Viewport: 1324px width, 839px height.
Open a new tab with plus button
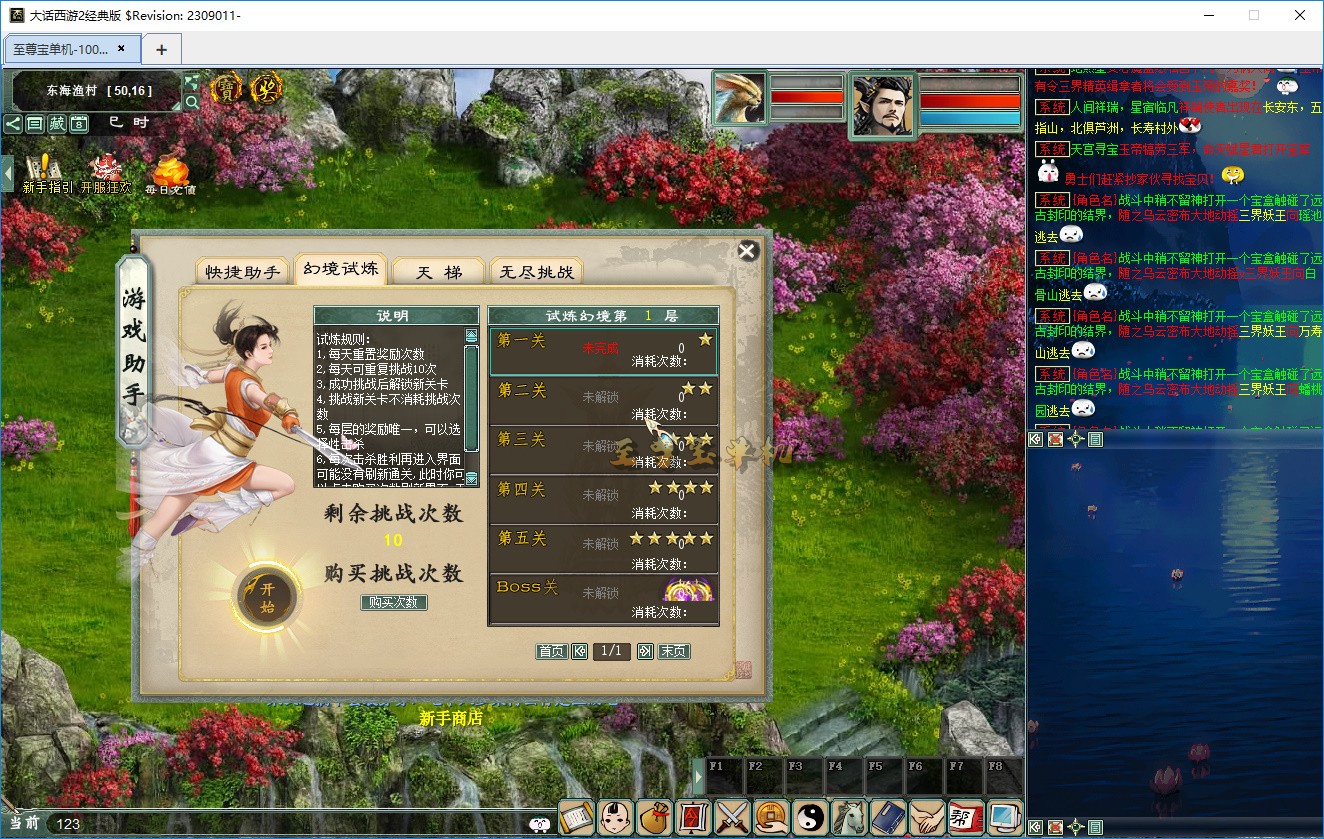tap(161, 49)
